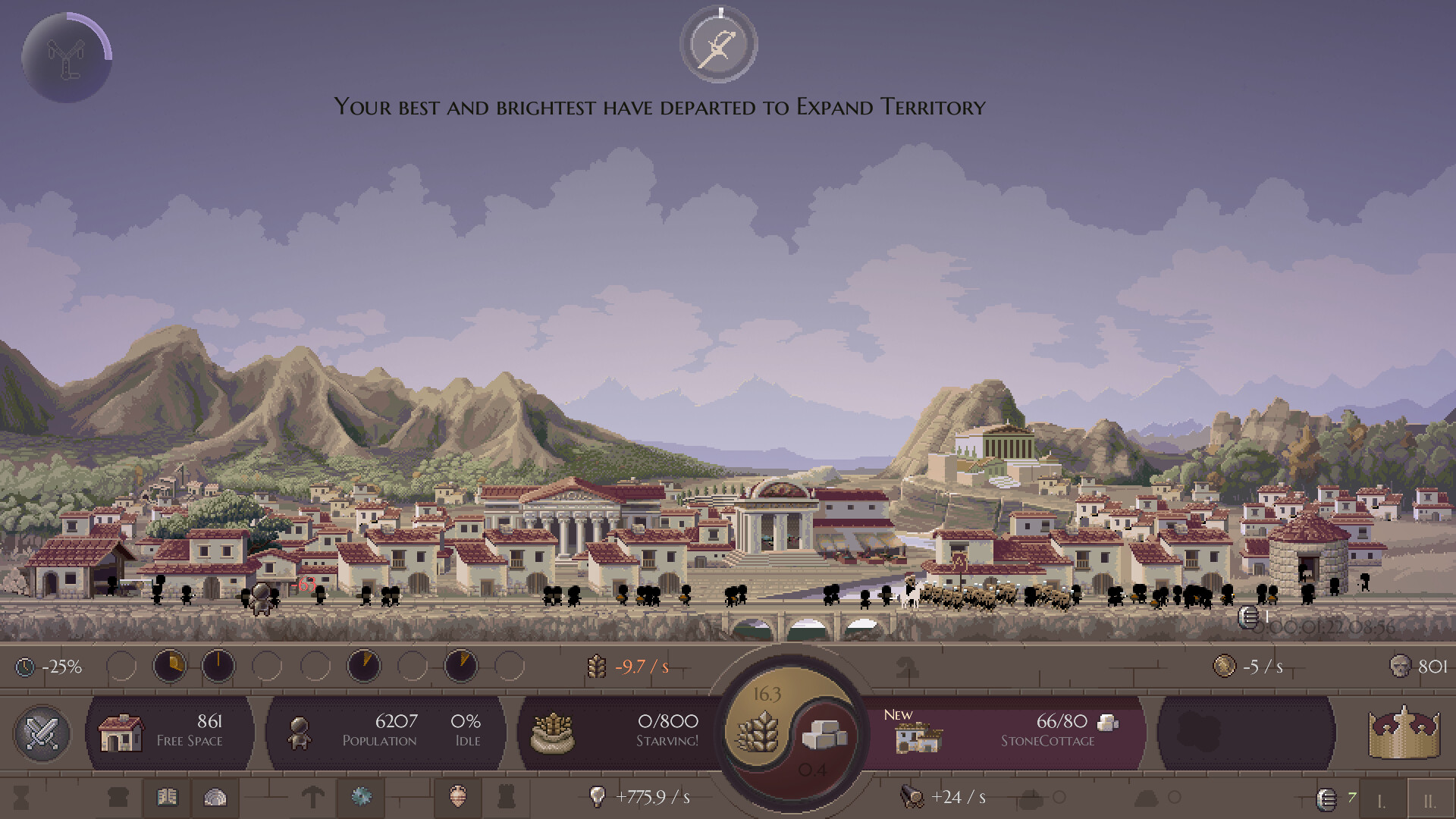
Task: Click the sword medallion above the territory message
Action: [718, 44]
